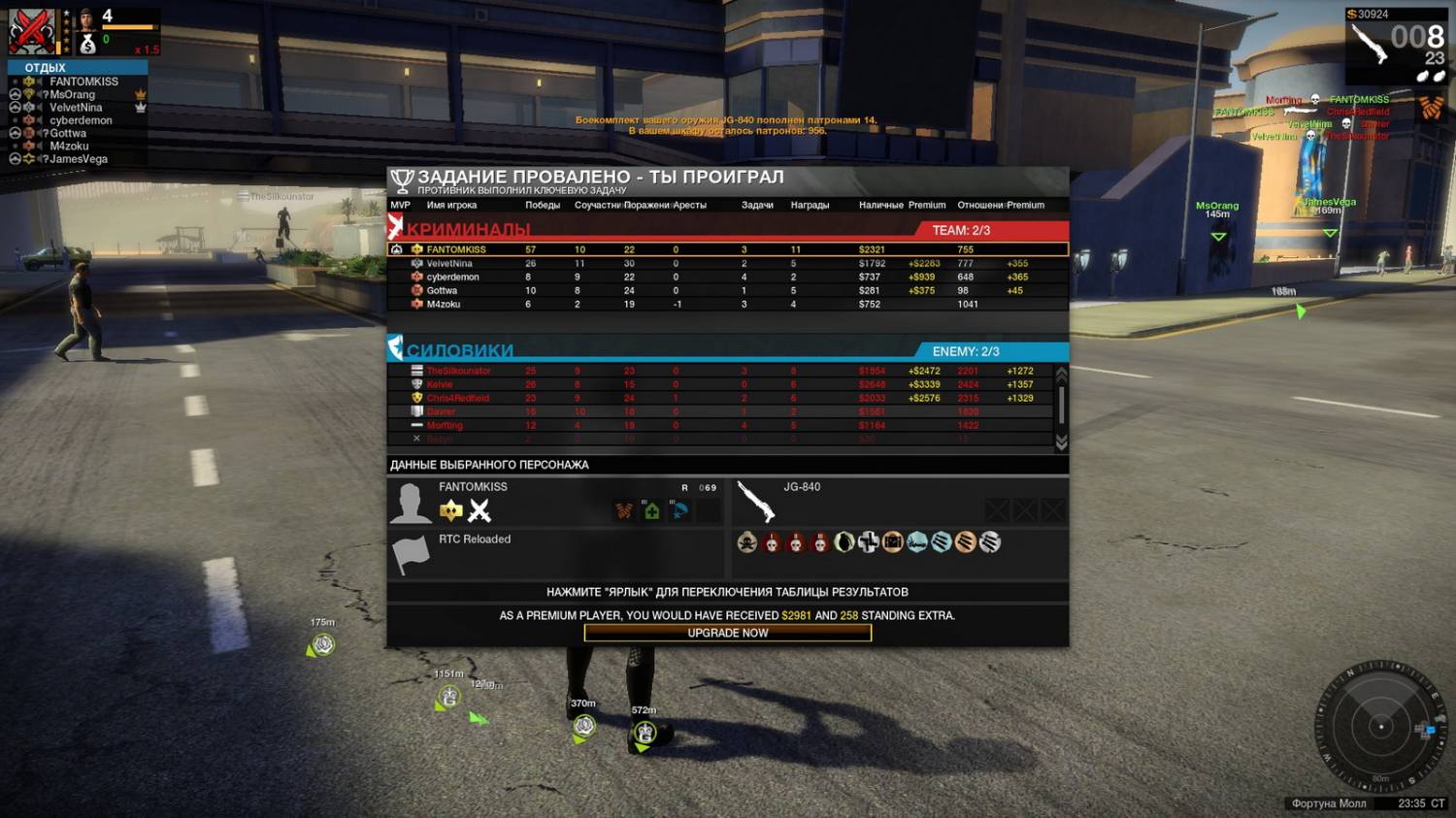Pick Gottwa's row in the criminals table

442,290
